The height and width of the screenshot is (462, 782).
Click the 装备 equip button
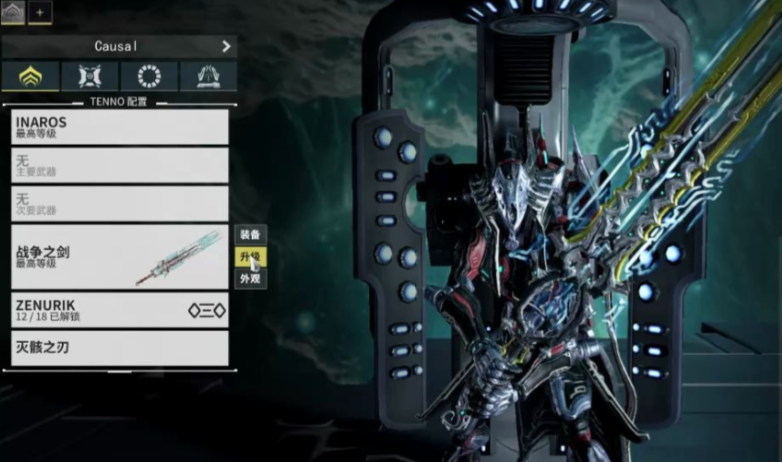[x=250, y=234]
